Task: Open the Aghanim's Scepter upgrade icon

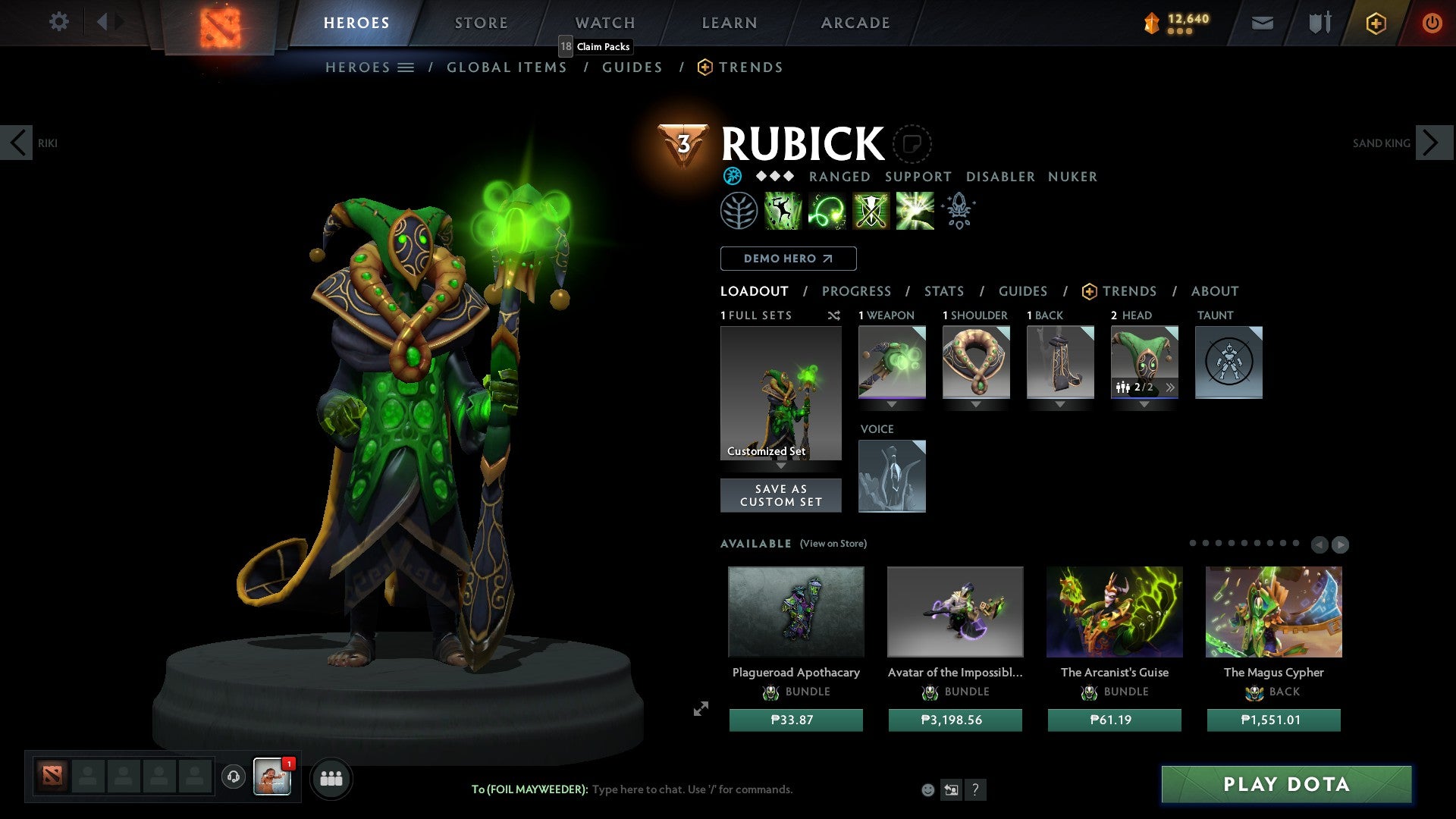Action: click(x=958, y=211)
